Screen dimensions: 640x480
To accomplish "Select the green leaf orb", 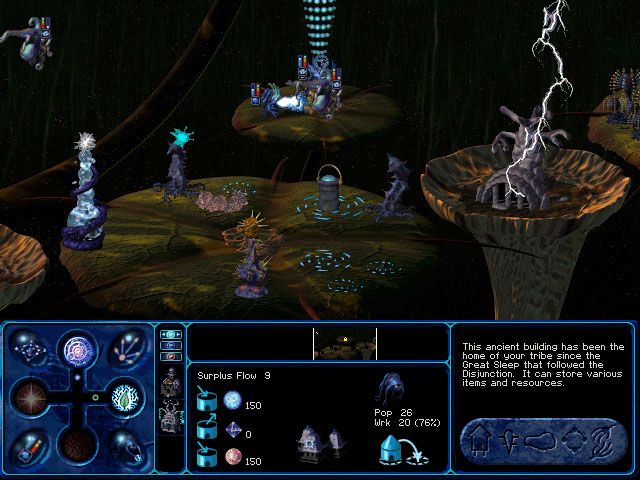I will tap(124, 398).
